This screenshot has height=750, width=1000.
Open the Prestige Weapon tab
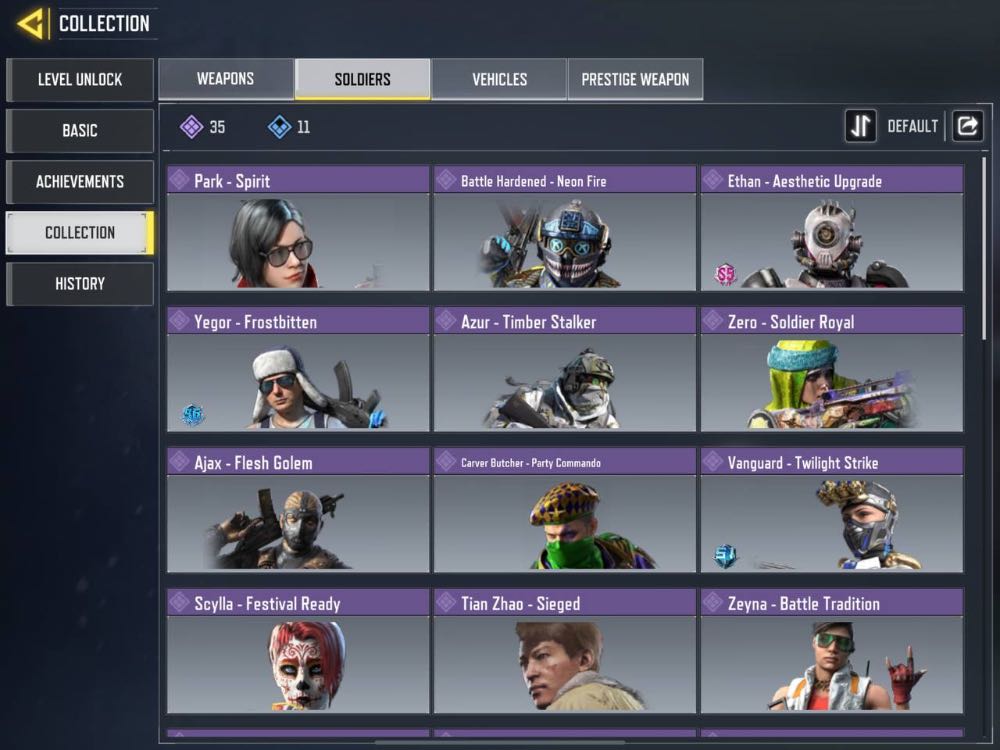coord(635,79)
